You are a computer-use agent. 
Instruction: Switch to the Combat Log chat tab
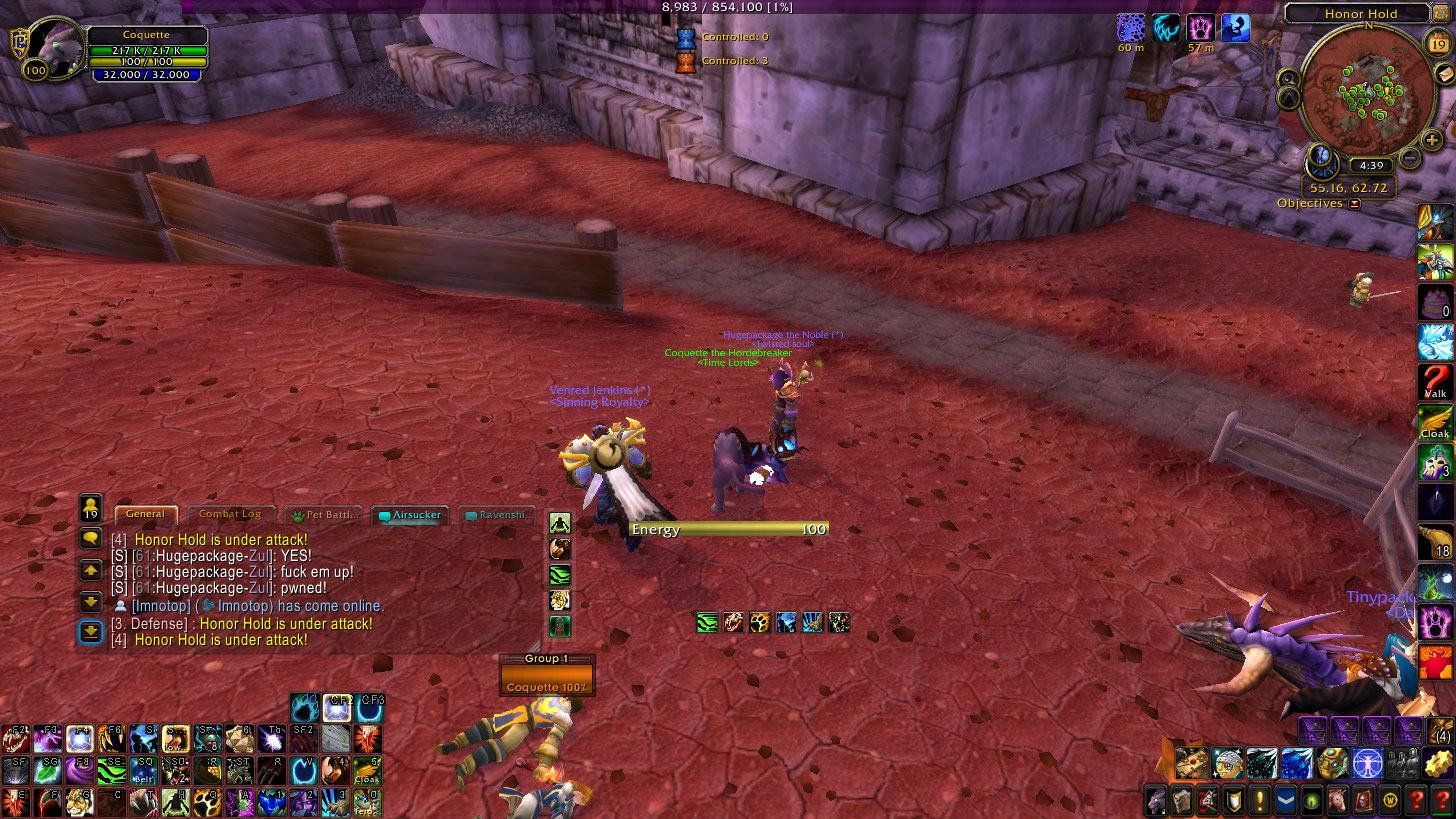click(230, 514)
